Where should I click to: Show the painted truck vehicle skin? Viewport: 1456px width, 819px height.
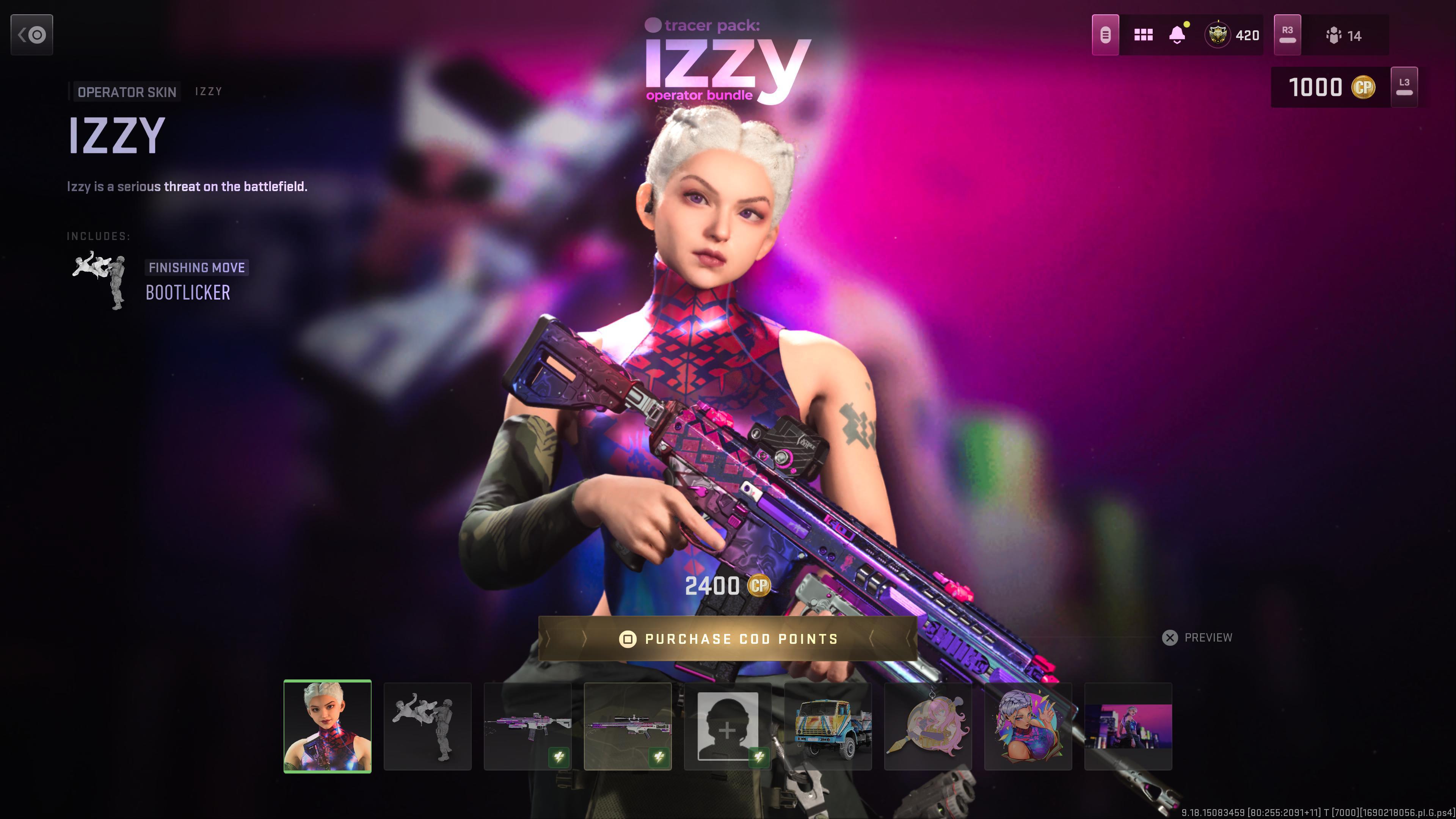[x=827, y=726]
